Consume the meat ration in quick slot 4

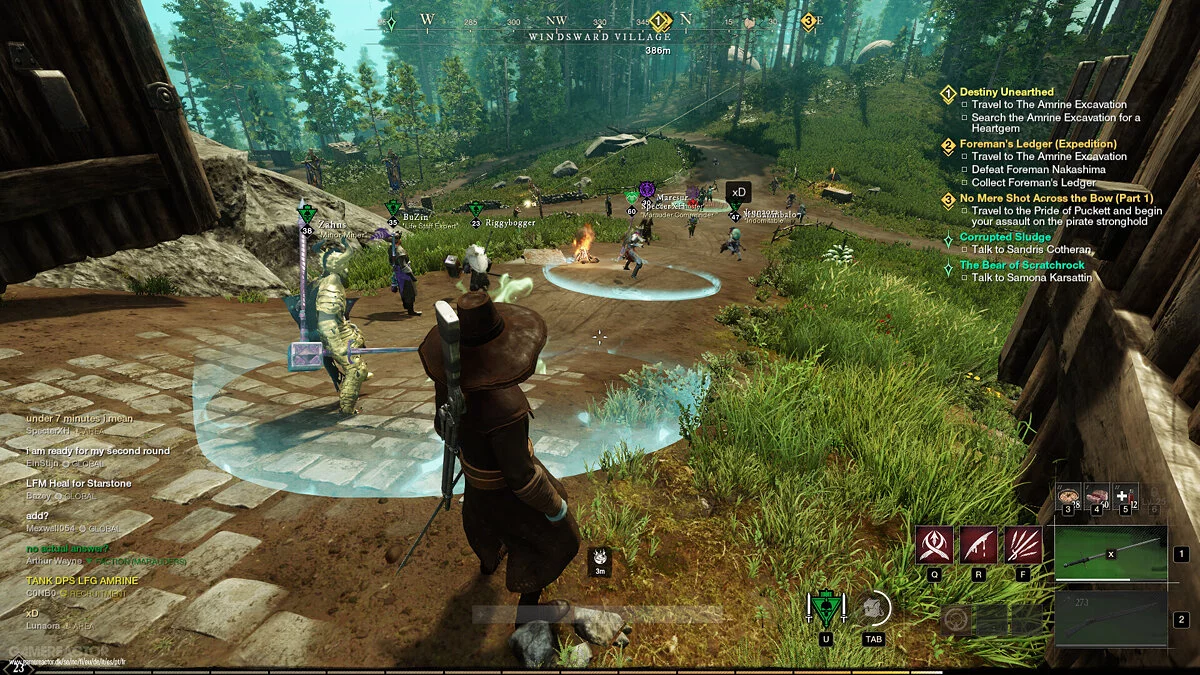coord(1097,496)
